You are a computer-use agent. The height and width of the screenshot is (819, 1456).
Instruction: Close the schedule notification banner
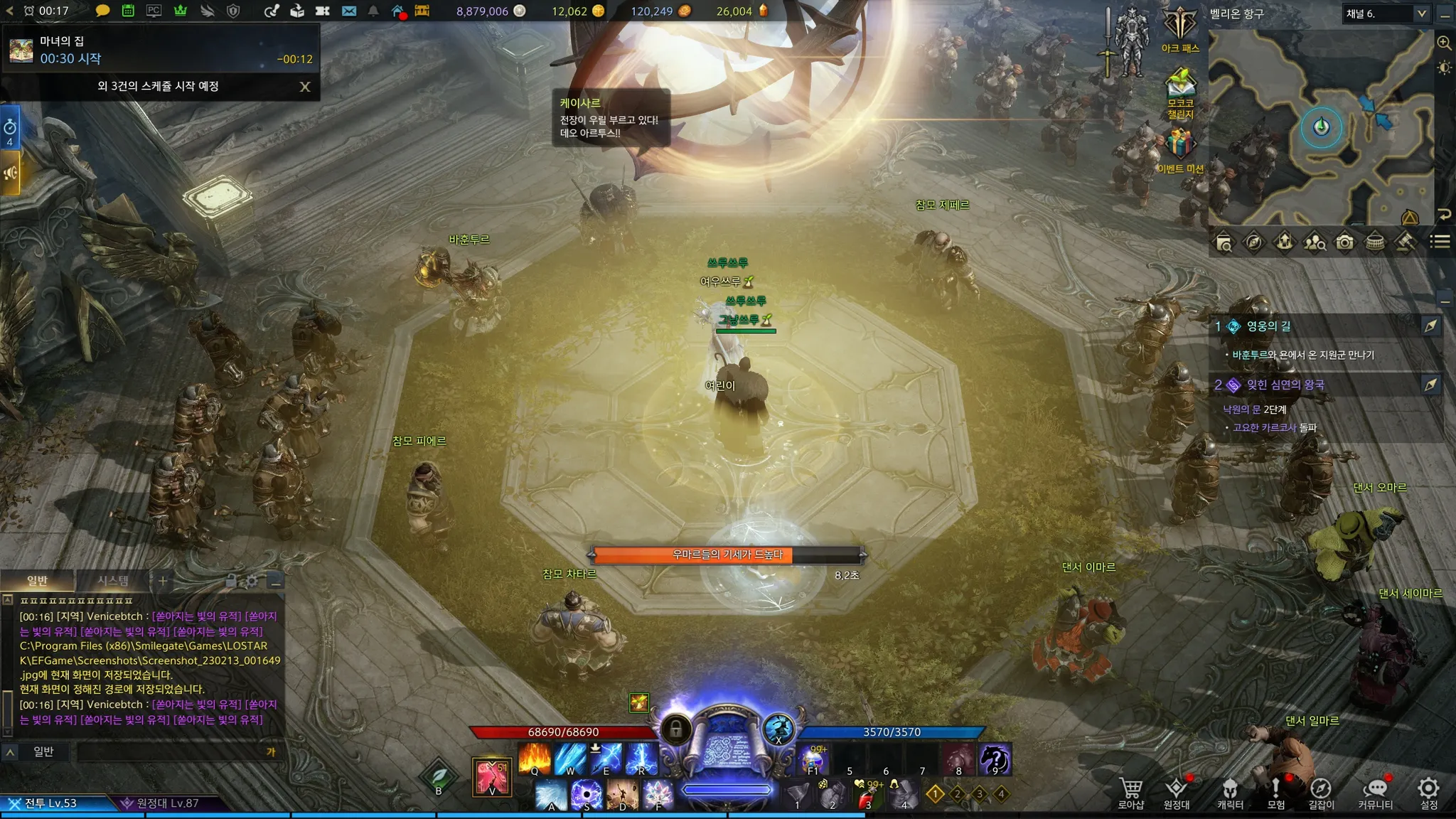pyautogui.click(x=305, y=87)
